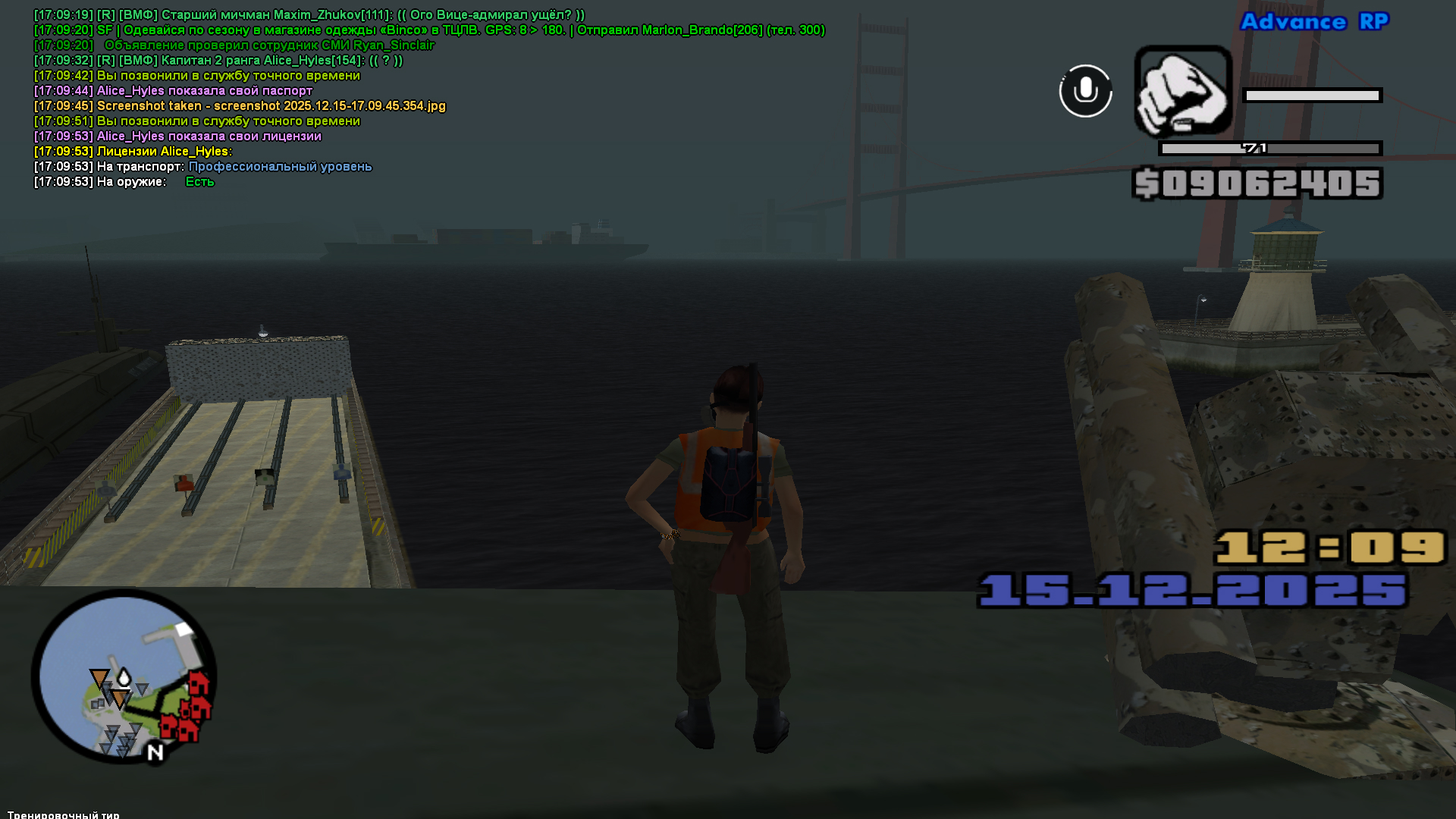Click the screenshot taken chat message
Image resolution: width=1456 pixels, height=819 pixels.
pyautogui.click(x=240, y=106)
